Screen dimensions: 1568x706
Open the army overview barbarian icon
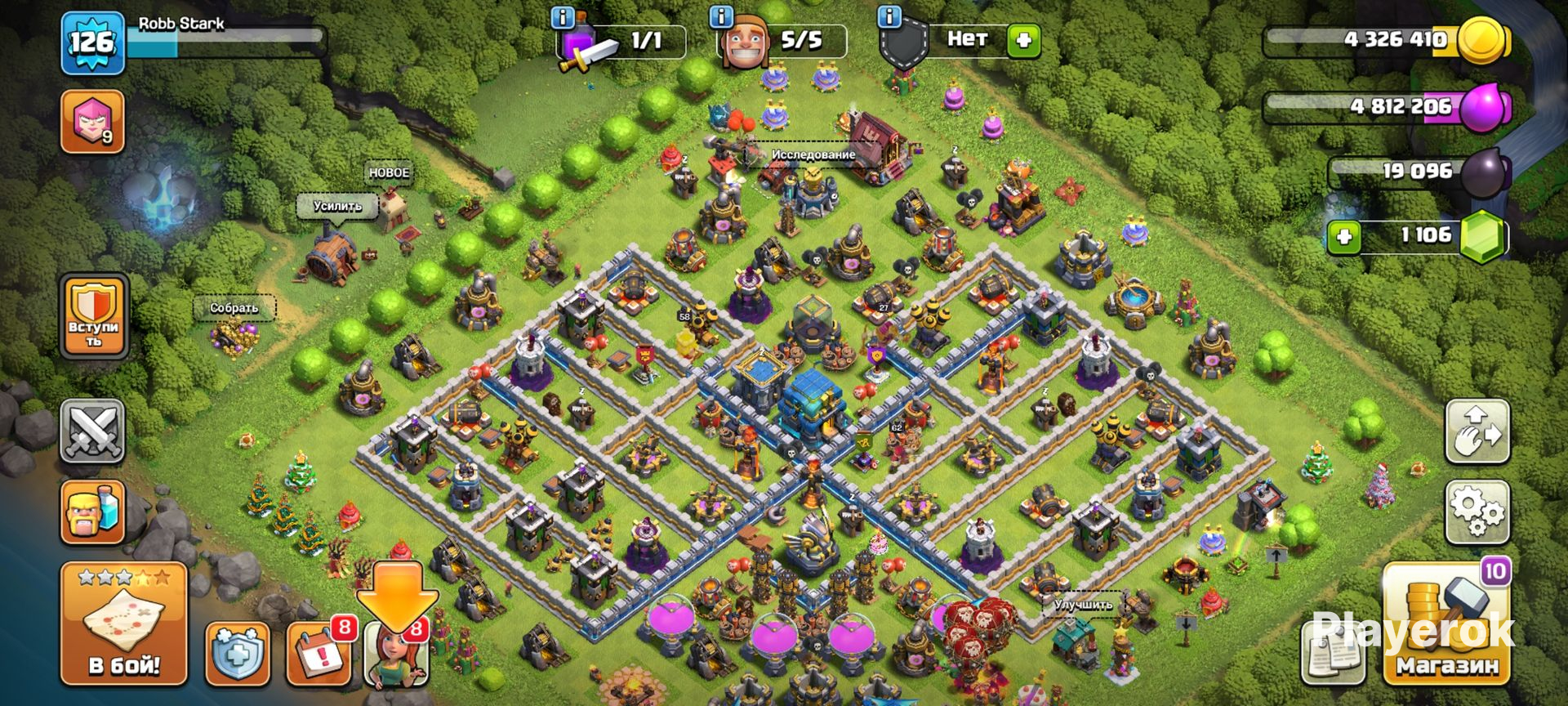92,512
